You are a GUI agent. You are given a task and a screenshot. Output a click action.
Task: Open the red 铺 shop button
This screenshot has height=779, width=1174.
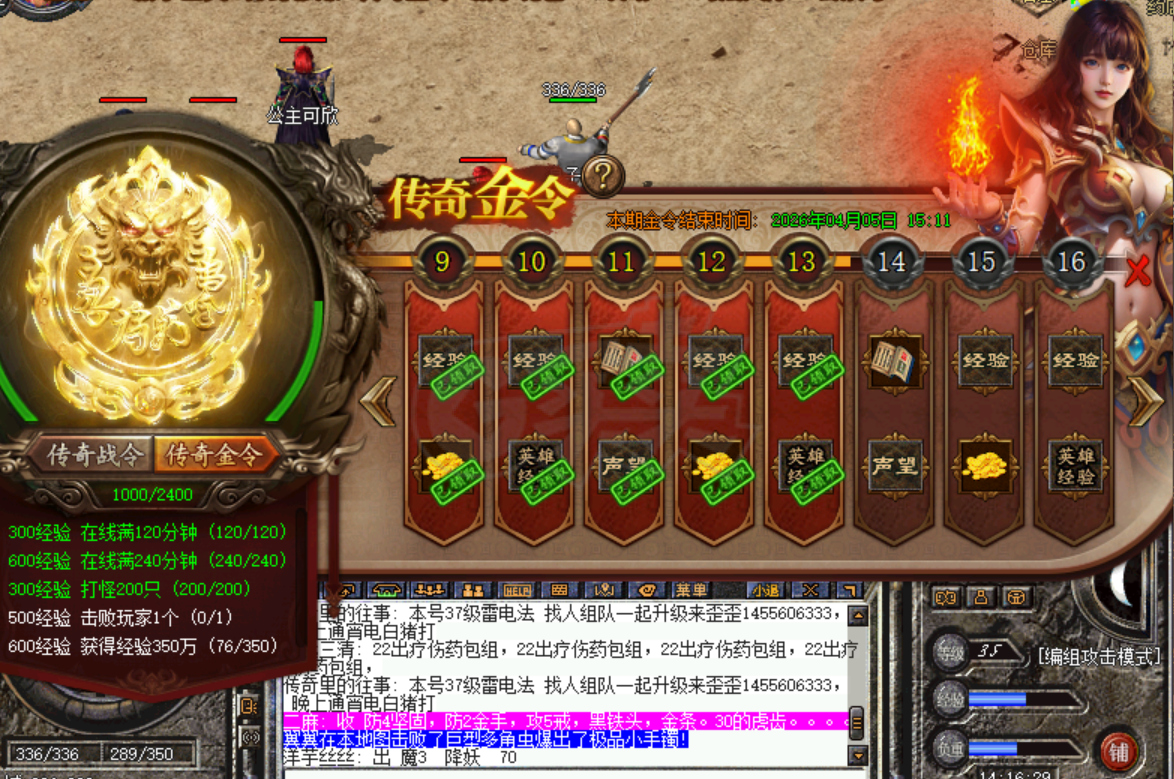[1118, 749]
